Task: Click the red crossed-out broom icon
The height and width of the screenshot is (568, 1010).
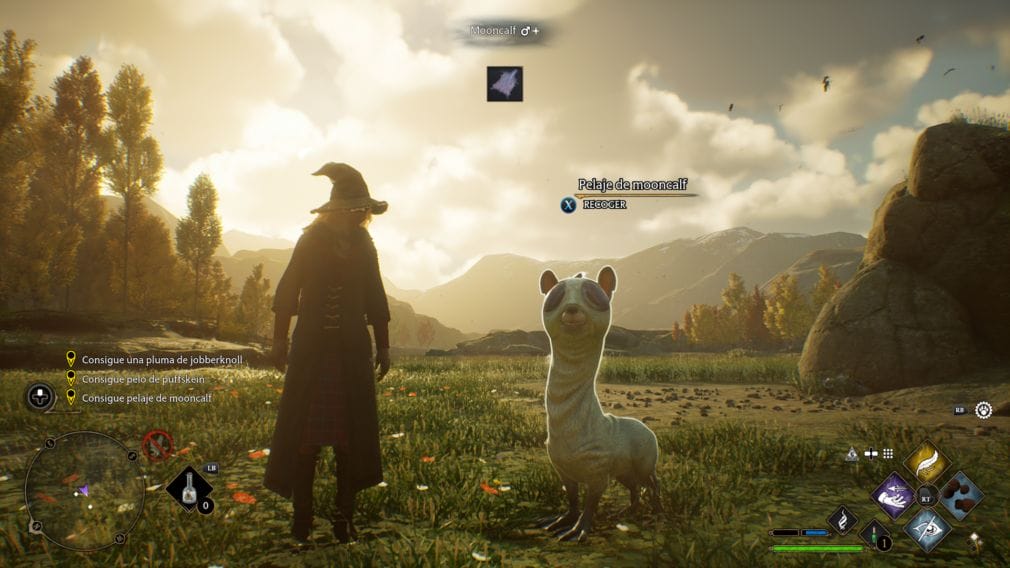Action: tap(157, 444)
